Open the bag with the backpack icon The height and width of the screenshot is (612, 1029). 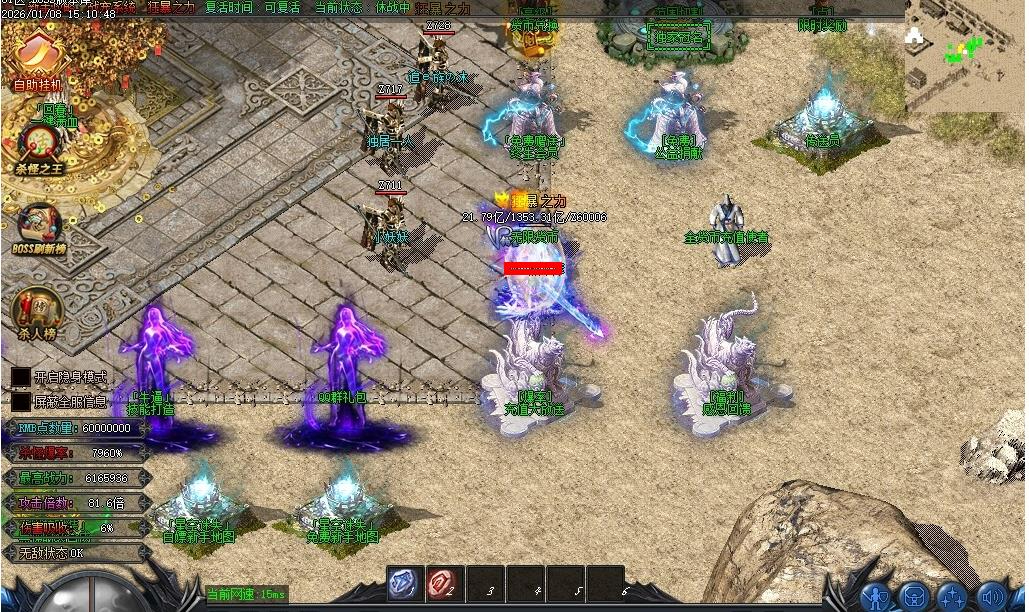coord(913,596)
